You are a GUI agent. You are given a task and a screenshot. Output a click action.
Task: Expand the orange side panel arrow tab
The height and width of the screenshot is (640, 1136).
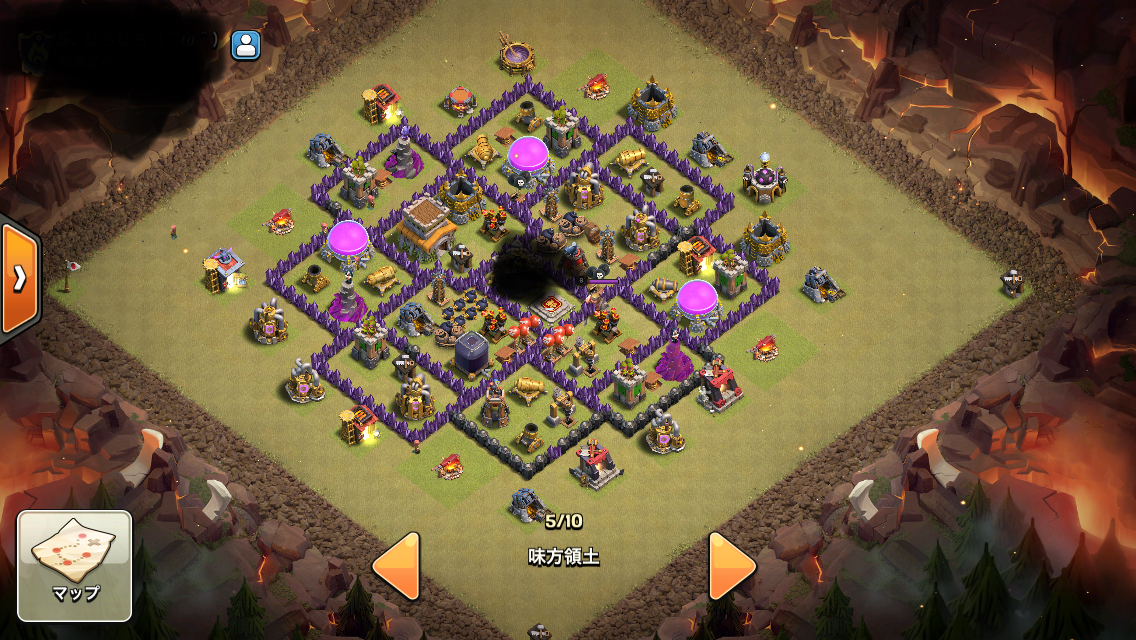(19, 279)
